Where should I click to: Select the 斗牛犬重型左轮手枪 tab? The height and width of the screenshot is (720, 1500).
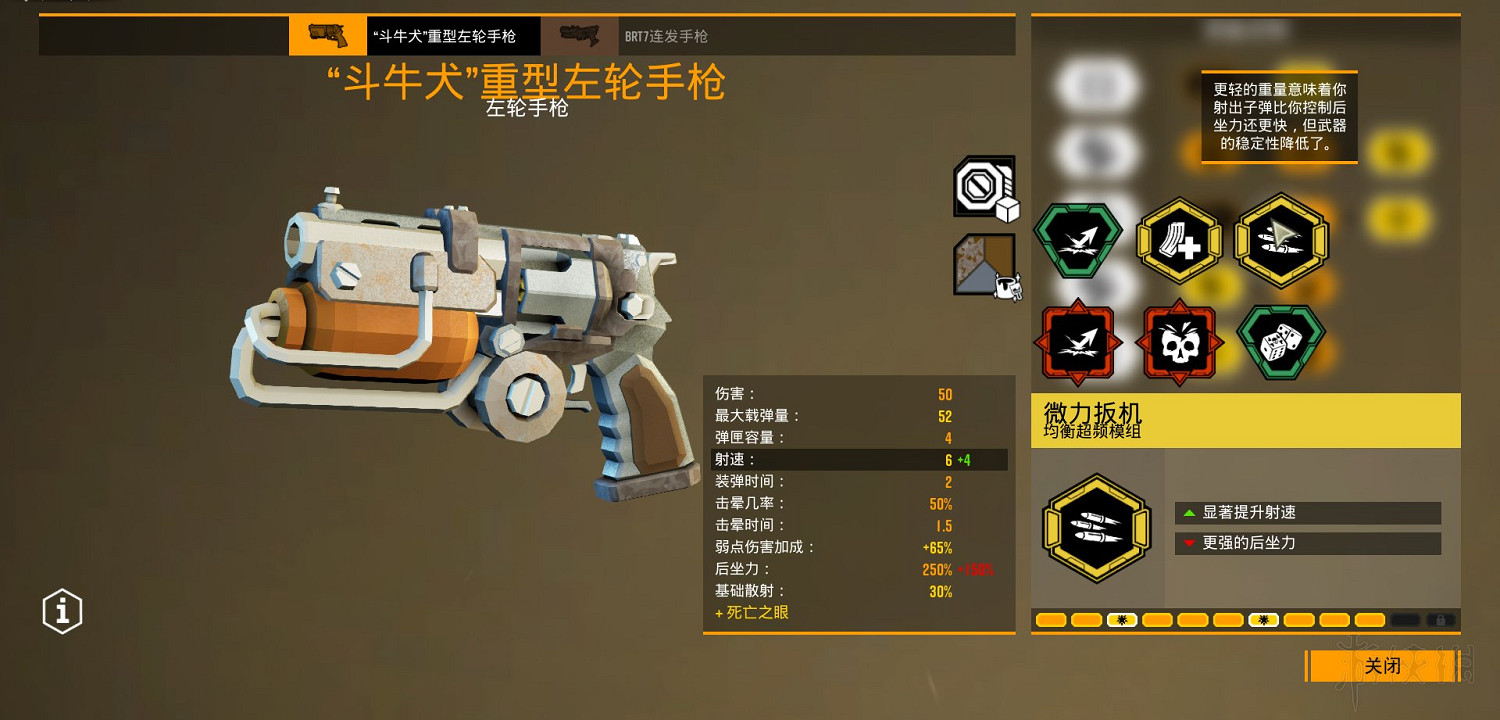420,35
